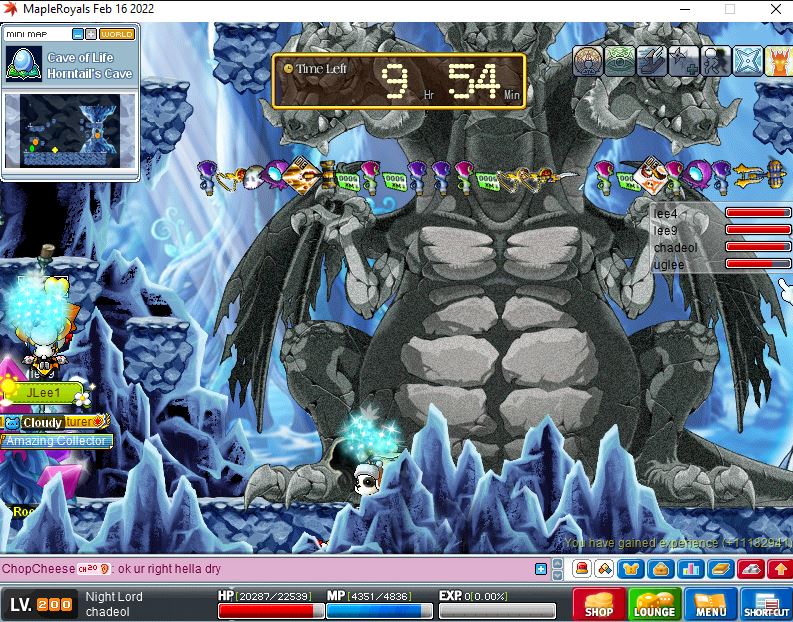Open the Lounge button
793x622 pixels.
click(655, 605)
